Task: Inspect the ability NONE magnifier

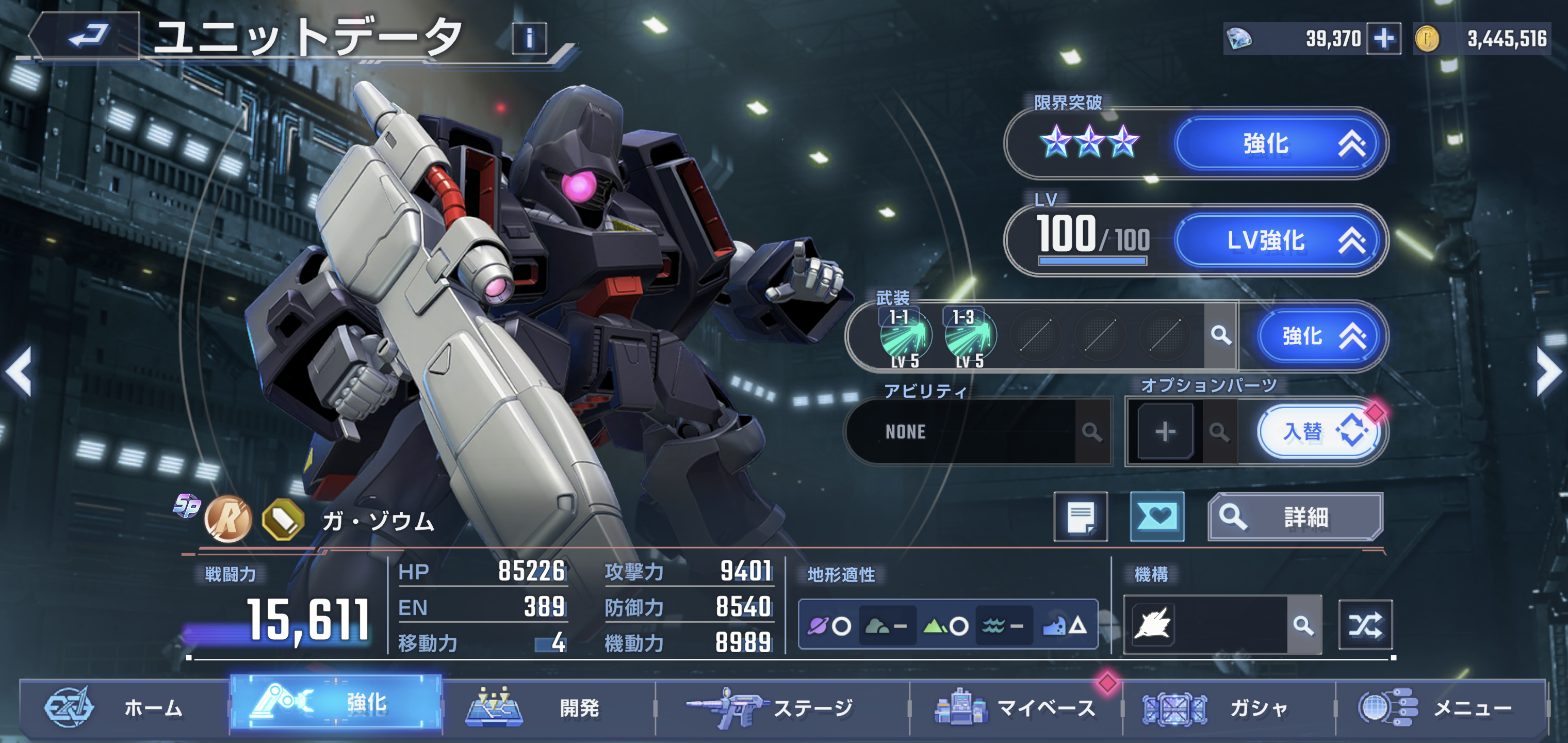Action: pos(1092,432)
